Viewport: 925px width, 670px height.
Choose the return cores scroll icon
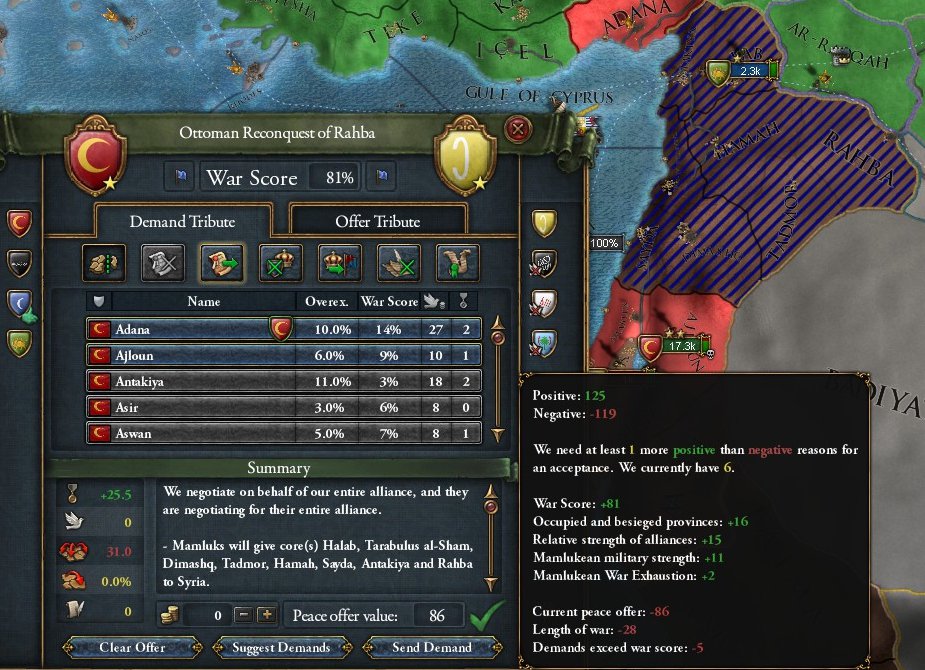click(221, 262)
